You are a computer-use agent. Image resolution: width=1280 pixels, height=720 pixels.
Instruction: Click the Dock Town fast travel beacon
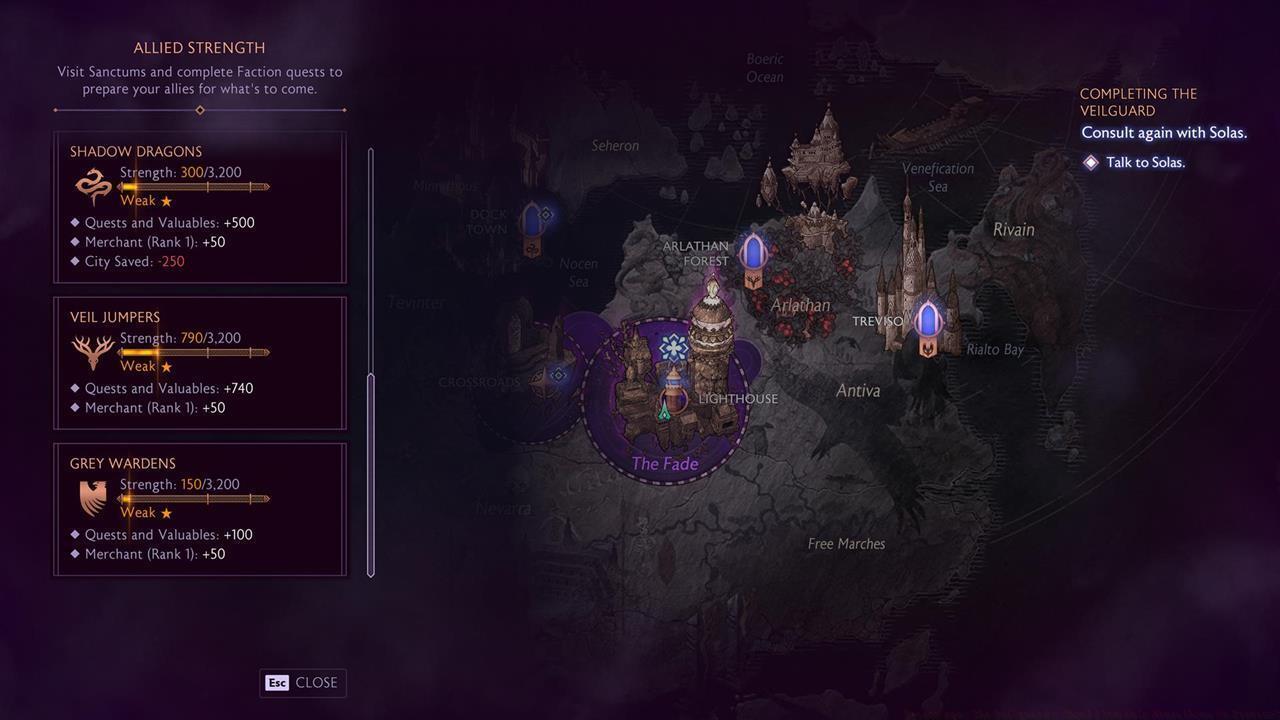click(x=531, y=220)
